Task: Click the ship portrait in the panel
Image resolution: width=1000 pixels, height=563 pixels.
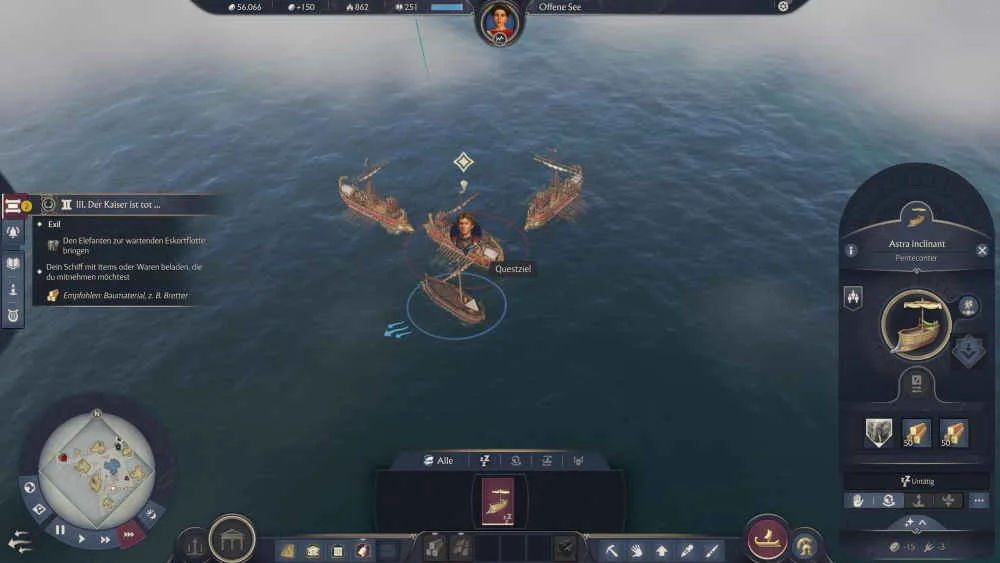Action: (x=915, y=325)
